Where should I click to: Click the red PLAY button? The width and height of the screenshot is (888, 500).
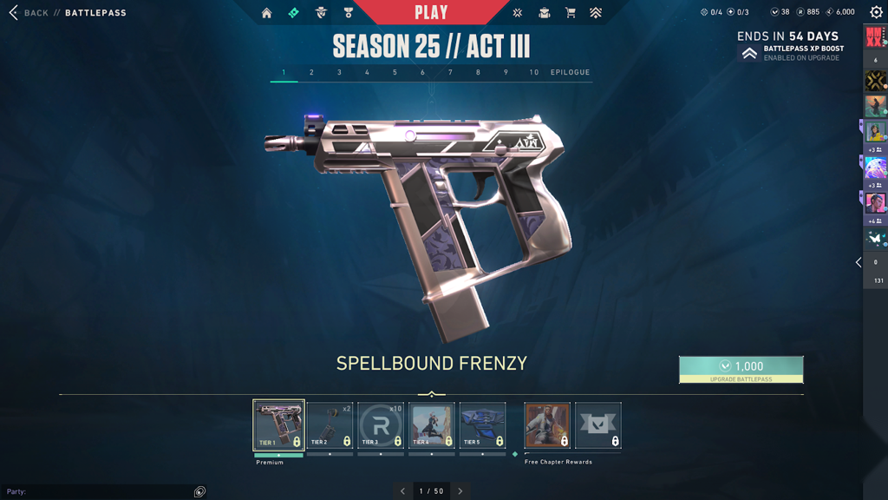coord(431,13)
